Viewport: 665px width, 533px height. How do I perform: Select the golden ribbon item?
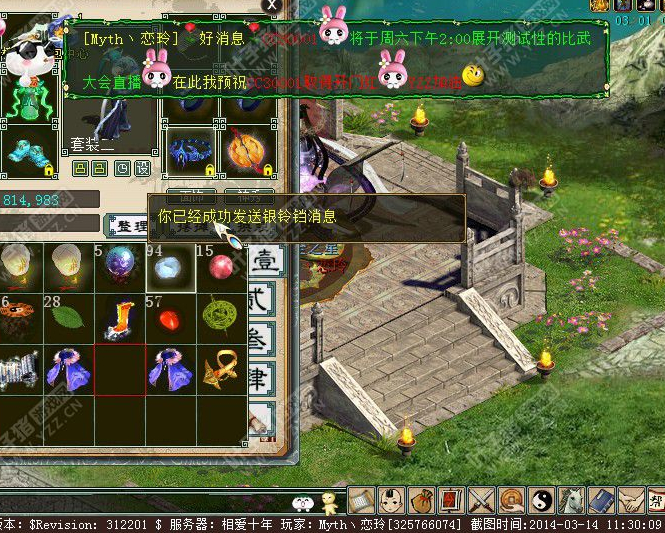(220, 370)
